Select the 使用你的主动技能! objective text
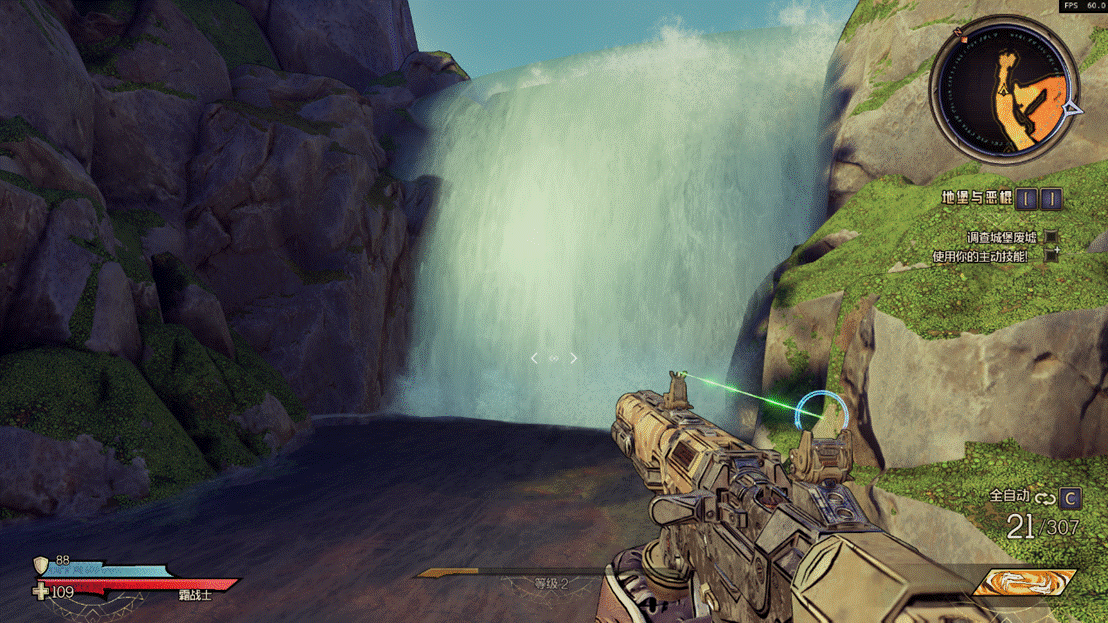Image resolution: width=1108 pixels, height=623 pixels. tap(984, 256)
